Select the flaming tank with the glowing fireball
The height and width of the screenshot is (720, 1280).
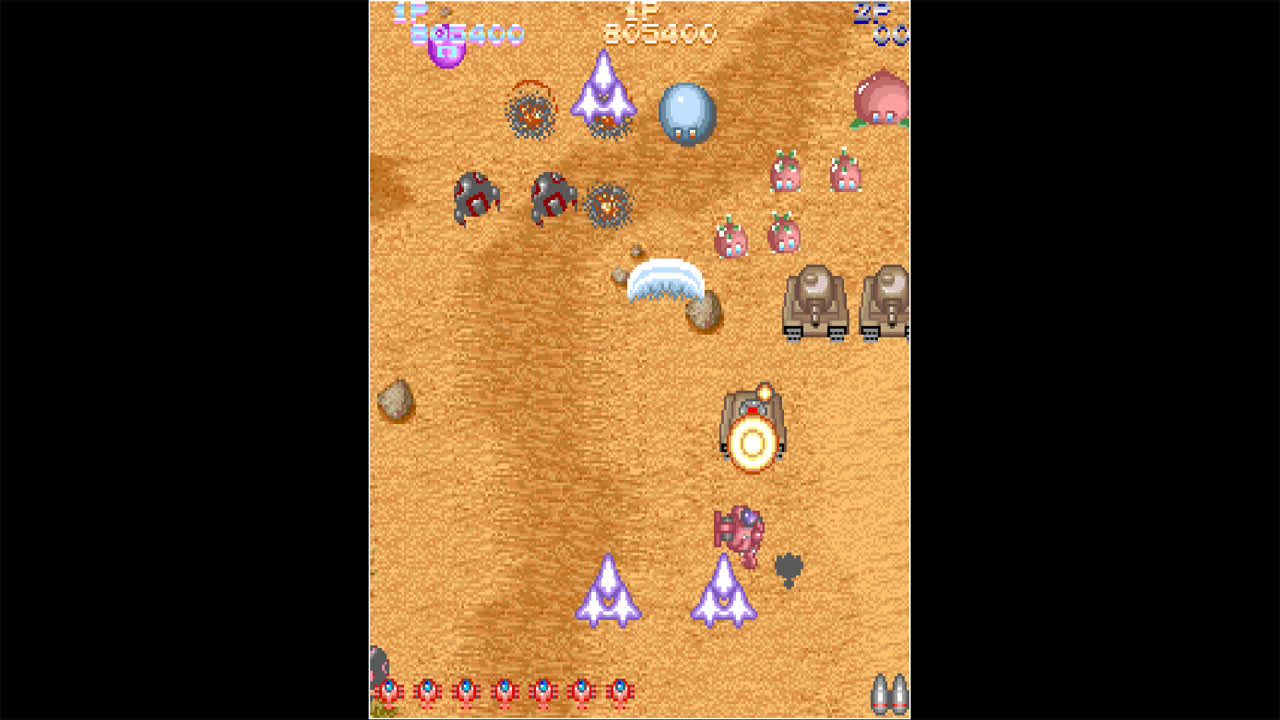point(753,430)
